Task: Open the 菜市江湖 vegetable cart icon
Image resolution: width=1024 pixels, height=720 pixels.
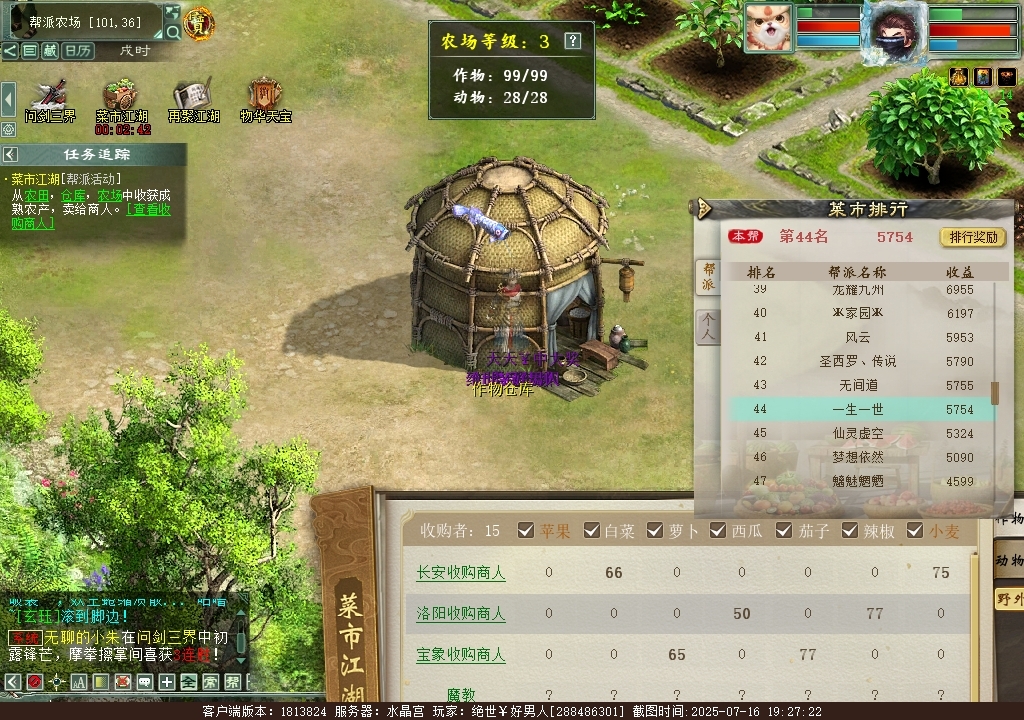Action: (x=122, y=98)
